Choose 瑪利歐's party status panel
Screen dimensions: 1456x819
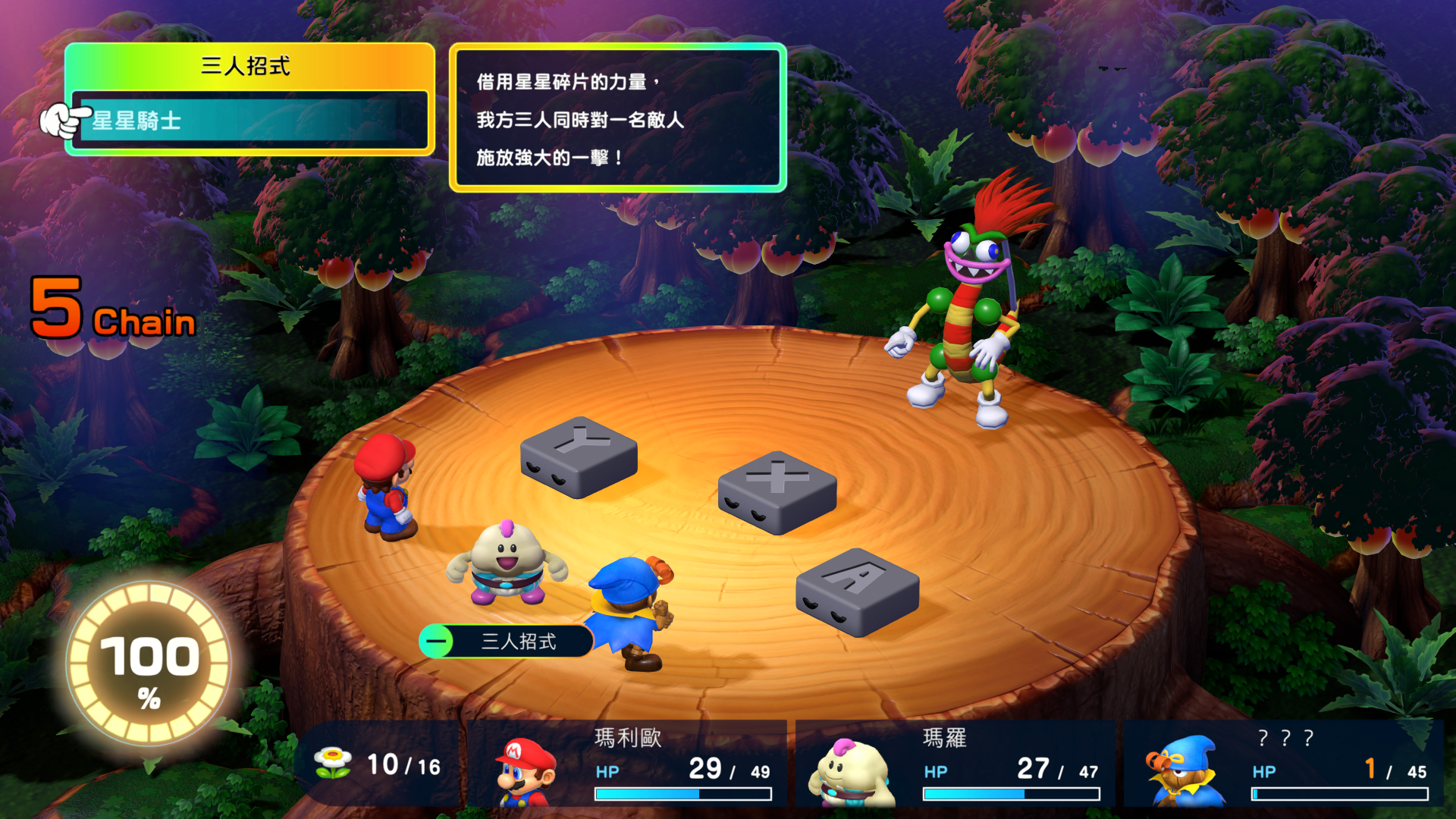(629, 764)
